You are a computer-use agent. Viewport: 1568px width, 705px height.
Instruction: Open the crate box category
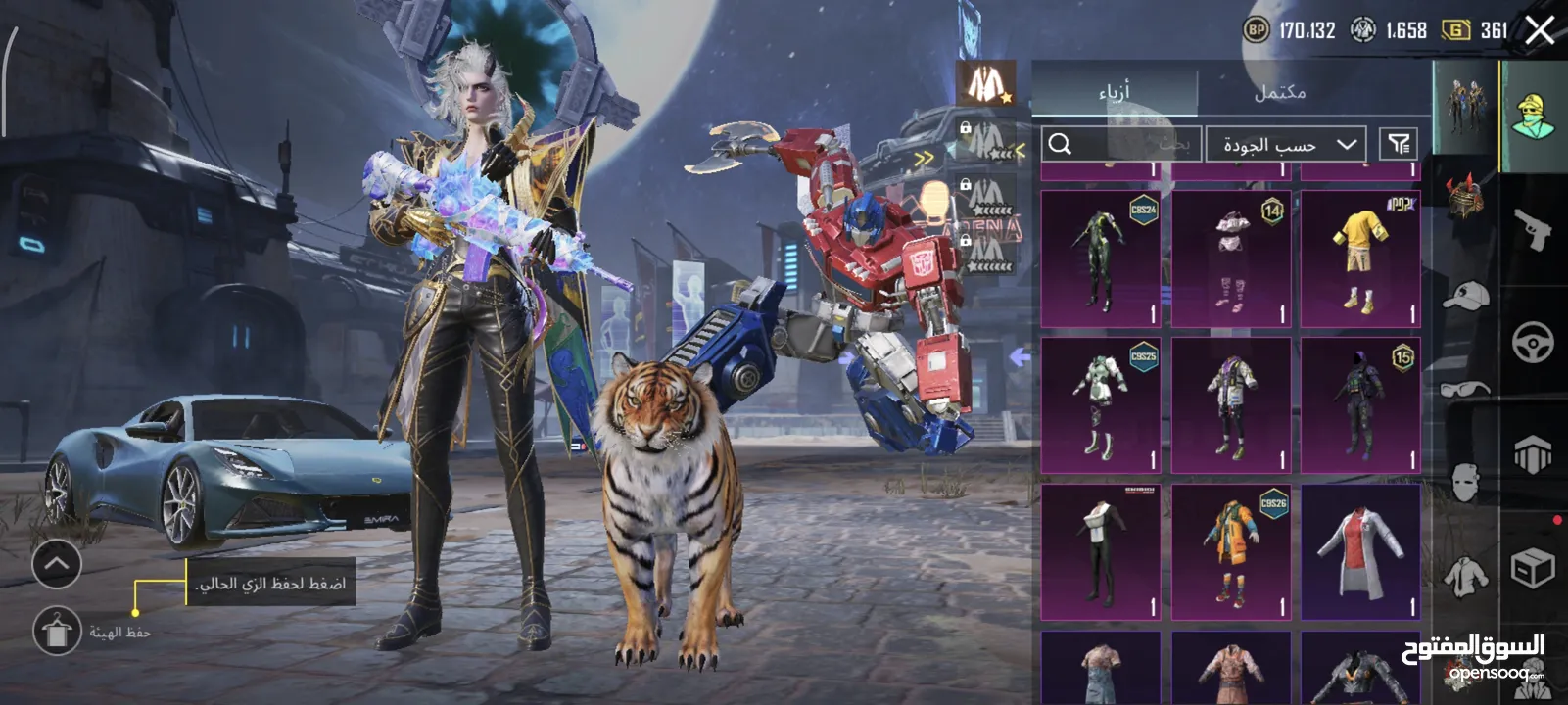click(1533, 568)
